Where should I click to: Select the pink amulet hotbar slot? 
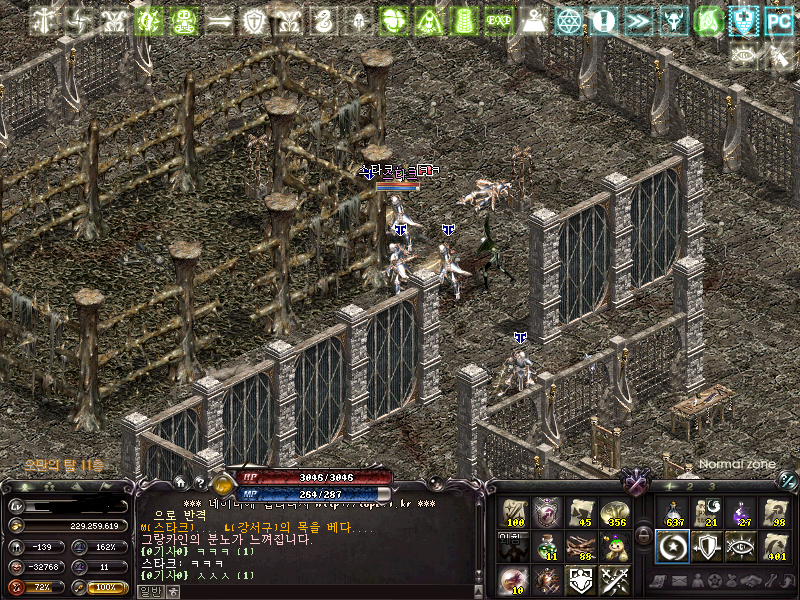548,513
